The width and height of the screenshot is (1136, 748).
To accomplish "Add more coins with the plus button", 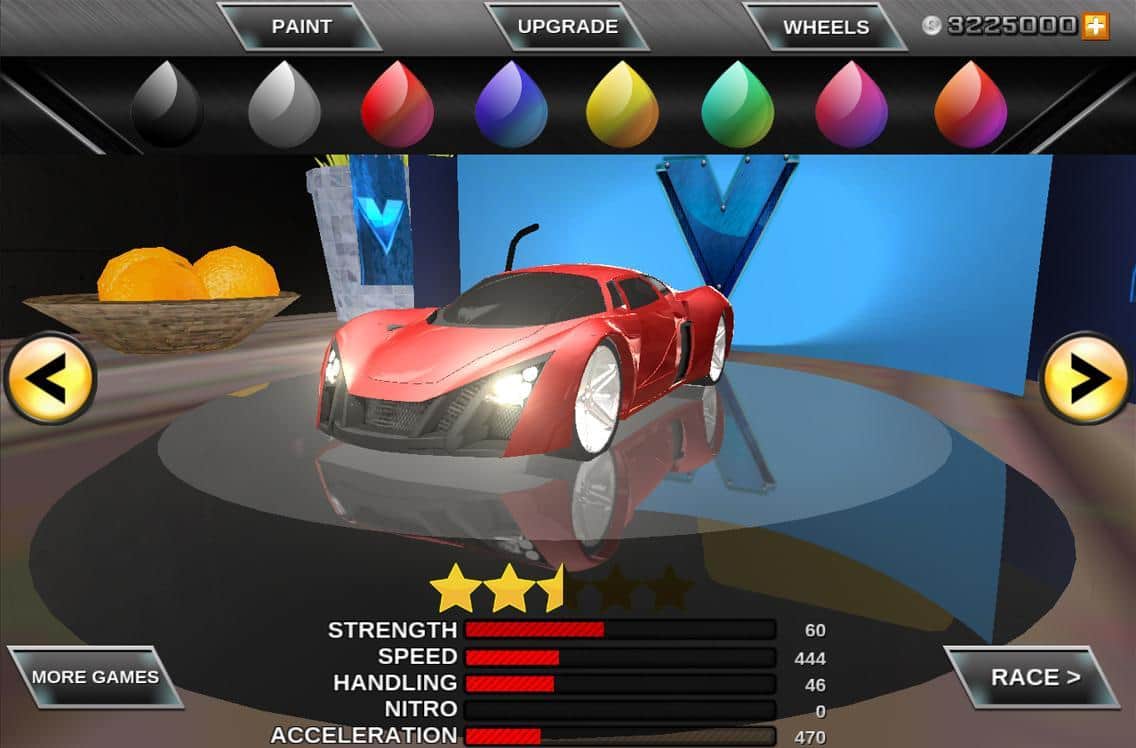I will (1096, 26).
